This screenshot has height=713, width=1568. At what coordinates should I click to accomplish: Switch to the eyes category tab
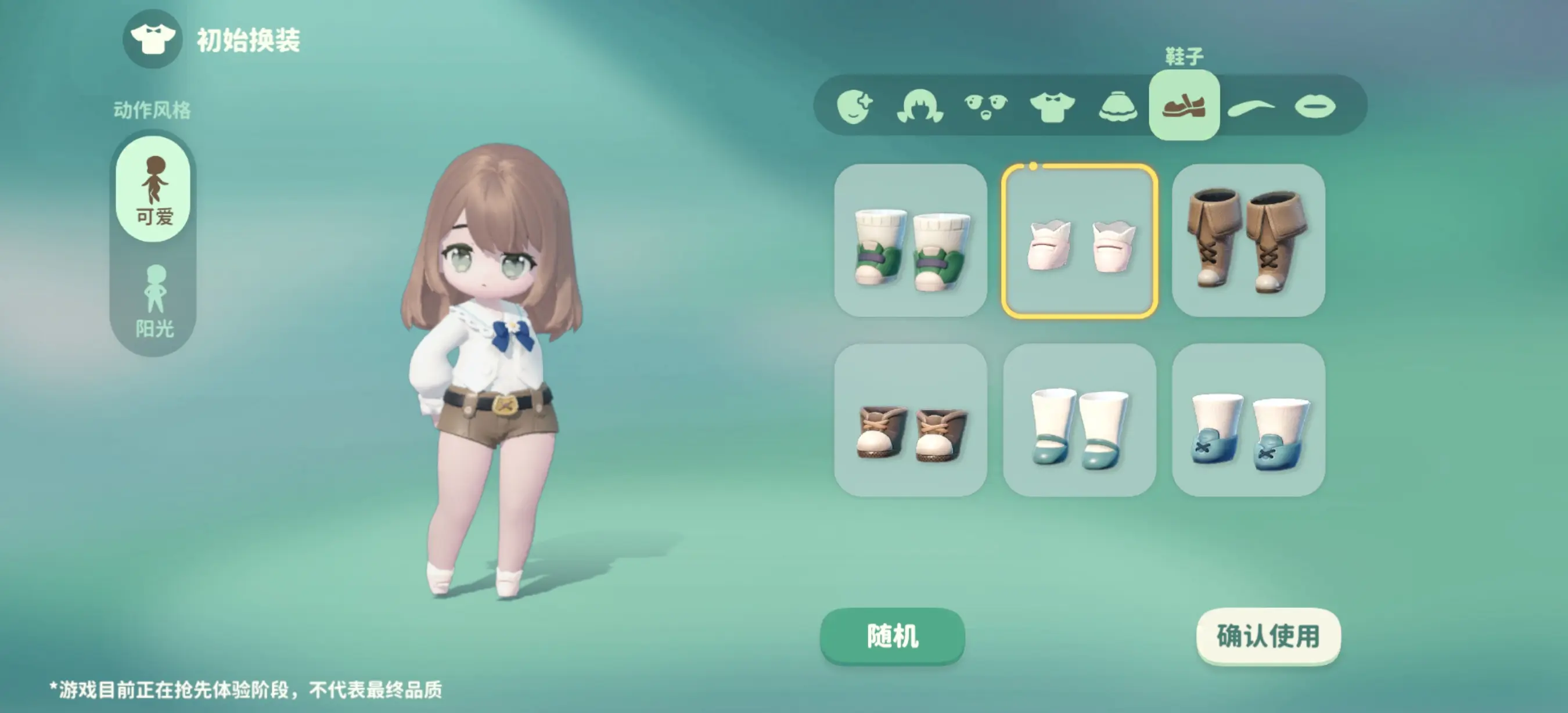986,106
